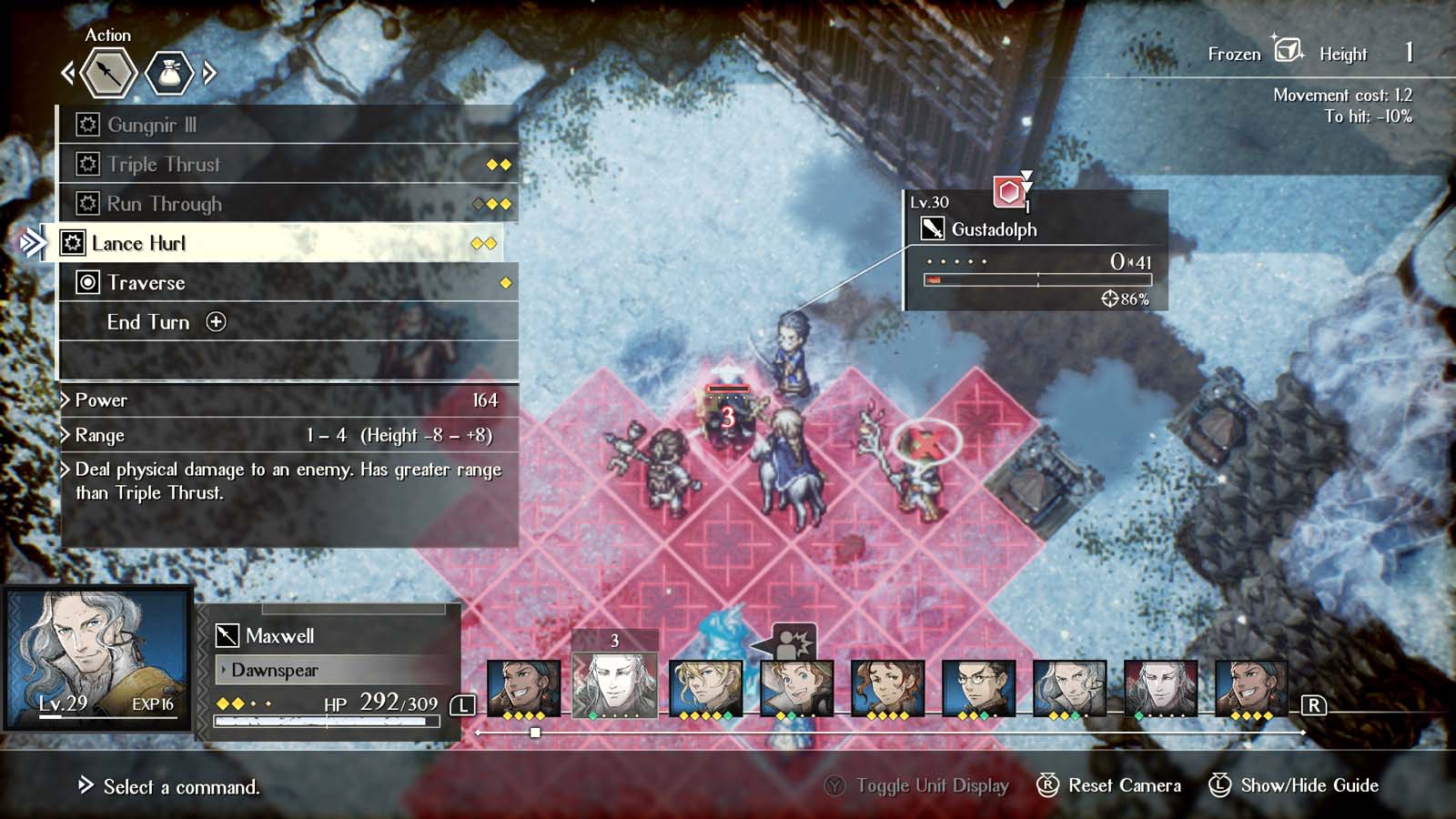The image size is (1456, 819).
Task: Click the Traverse movement icon
Action: click(x=88, y=282)
